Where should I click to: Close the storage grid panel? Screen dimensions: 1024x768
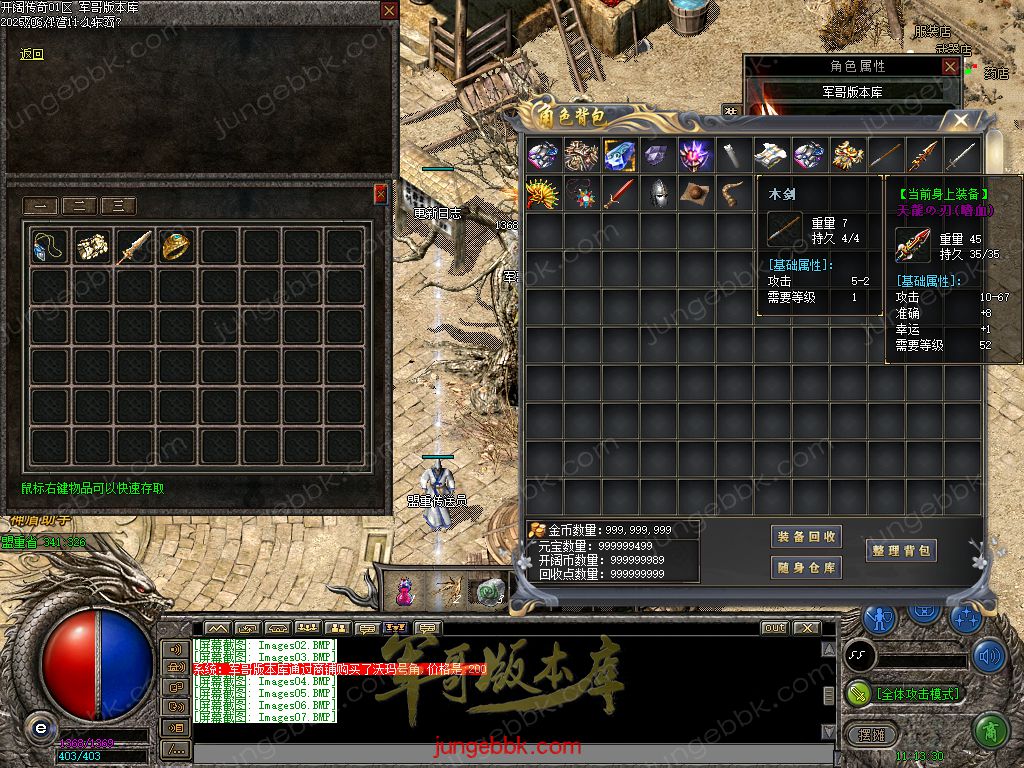click(380, 194)
